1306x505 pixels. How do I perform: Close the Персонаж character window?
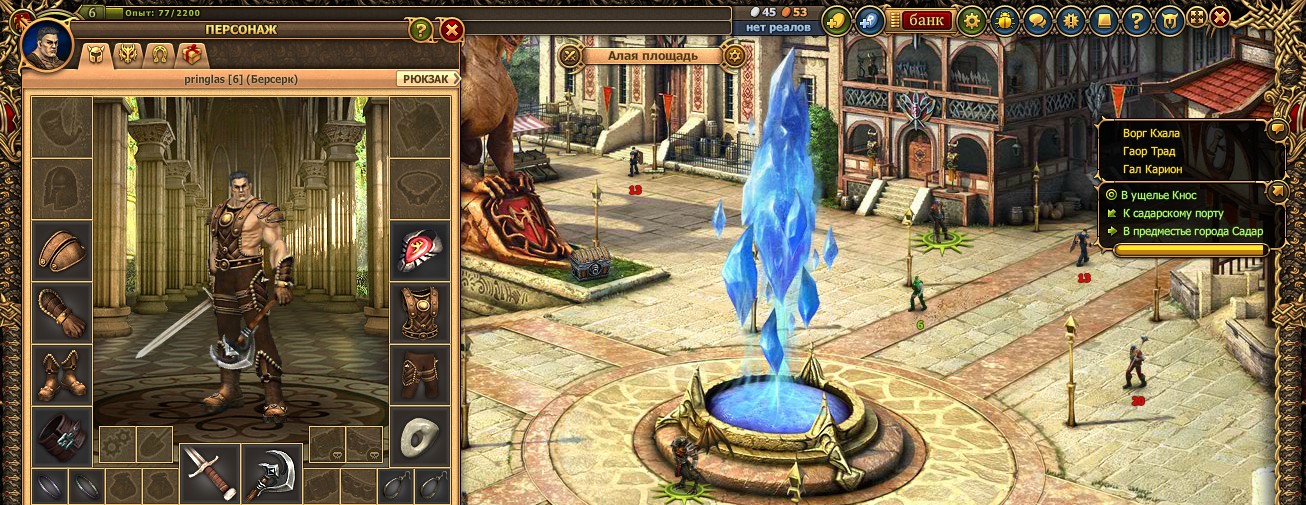[x=451, y=30]
